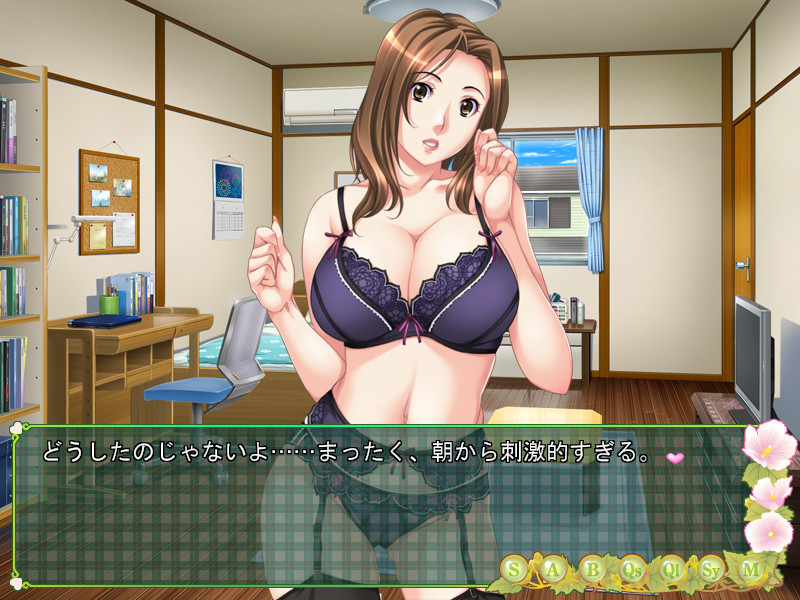Image resolution: width=800 pixels, height=600 pixels.
Task: Click the round S button
Action: tap(514, 569)
